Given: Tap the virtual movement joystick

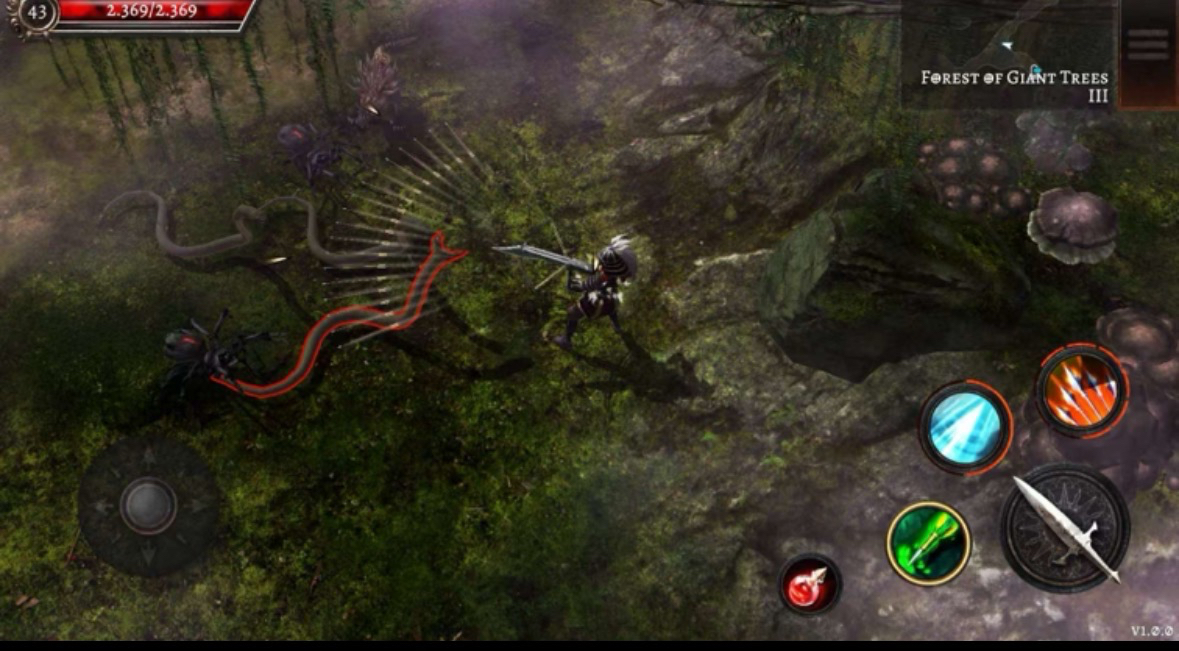Looking at the screenshot, I should [x=149, y=505].
